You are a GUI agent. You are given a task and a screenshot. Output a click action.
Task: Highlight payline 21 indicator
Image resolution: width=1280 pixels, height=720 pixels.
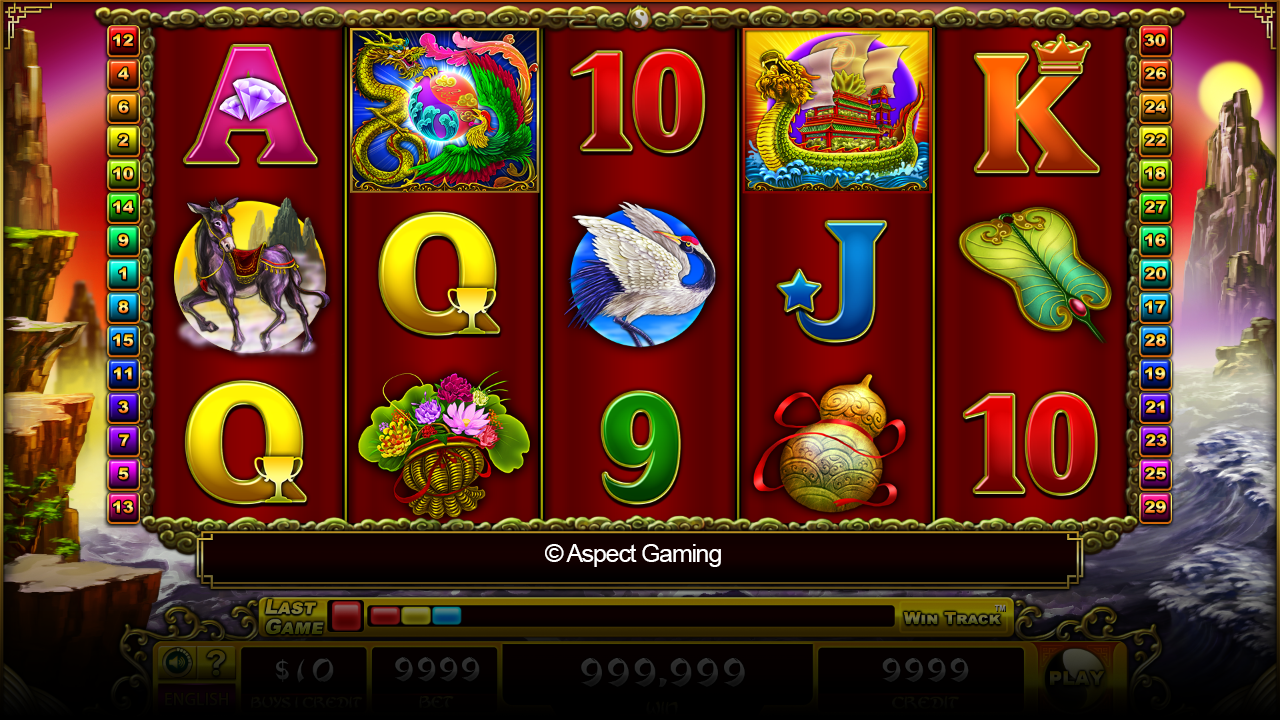pos(1155,408)
